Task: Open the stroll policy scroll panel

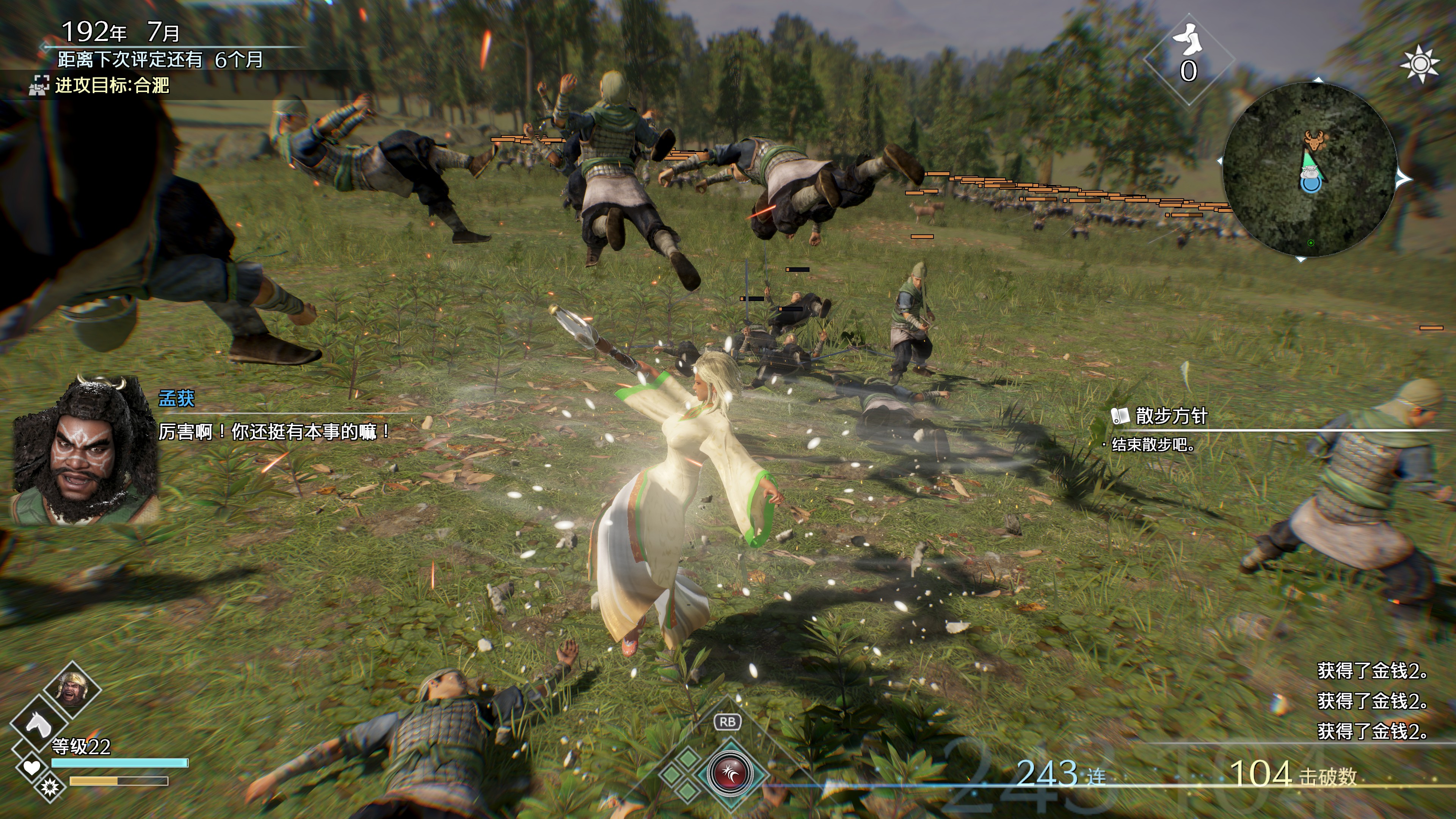Action: click(1159, 416)
